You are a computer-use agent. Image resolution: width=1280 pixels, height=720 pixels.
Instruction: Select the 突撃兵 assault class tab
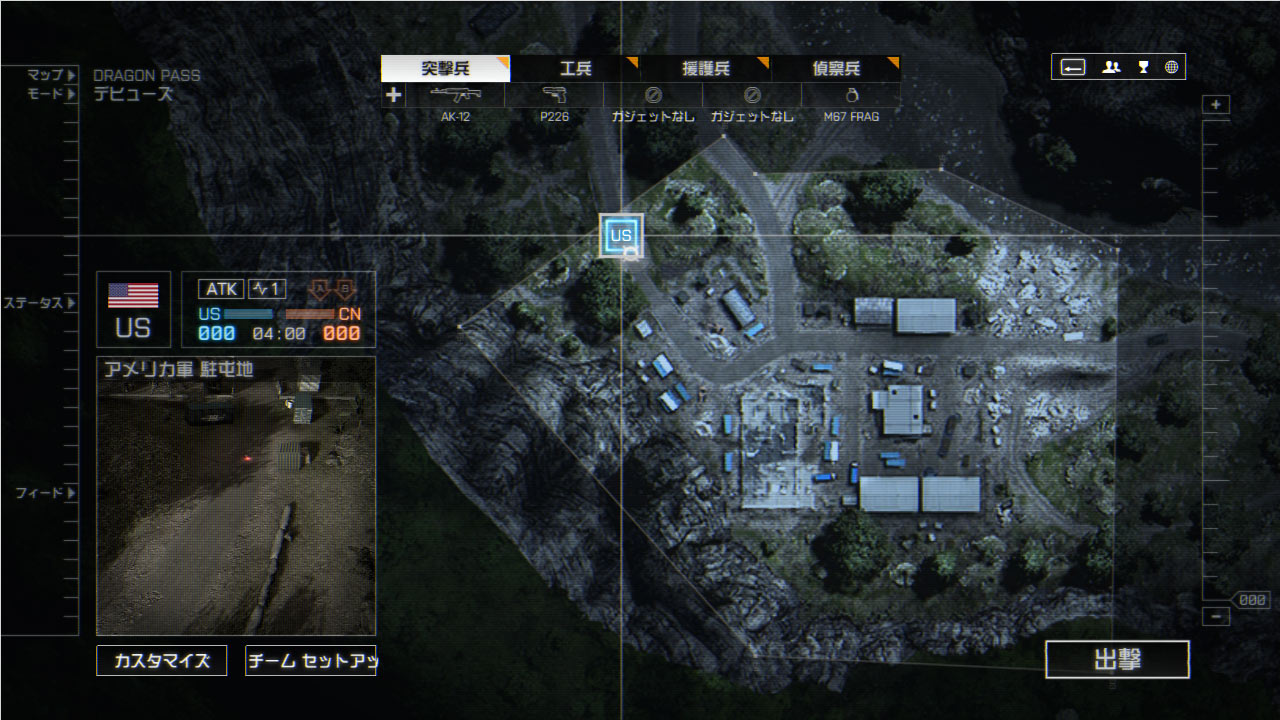pyautogui.click(x=445, y=68)
